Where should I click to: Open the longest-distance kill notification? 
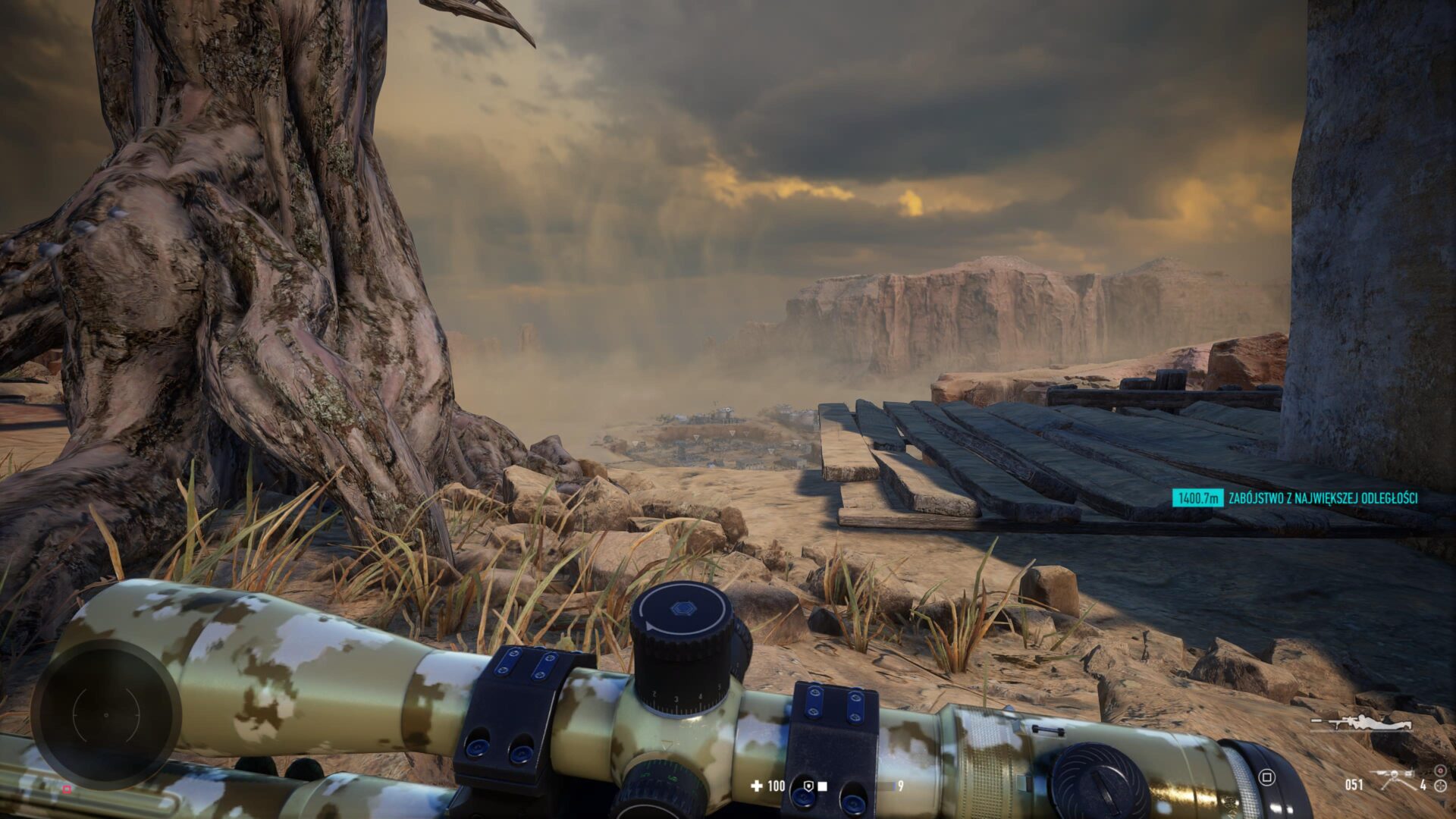point(1295,497)
